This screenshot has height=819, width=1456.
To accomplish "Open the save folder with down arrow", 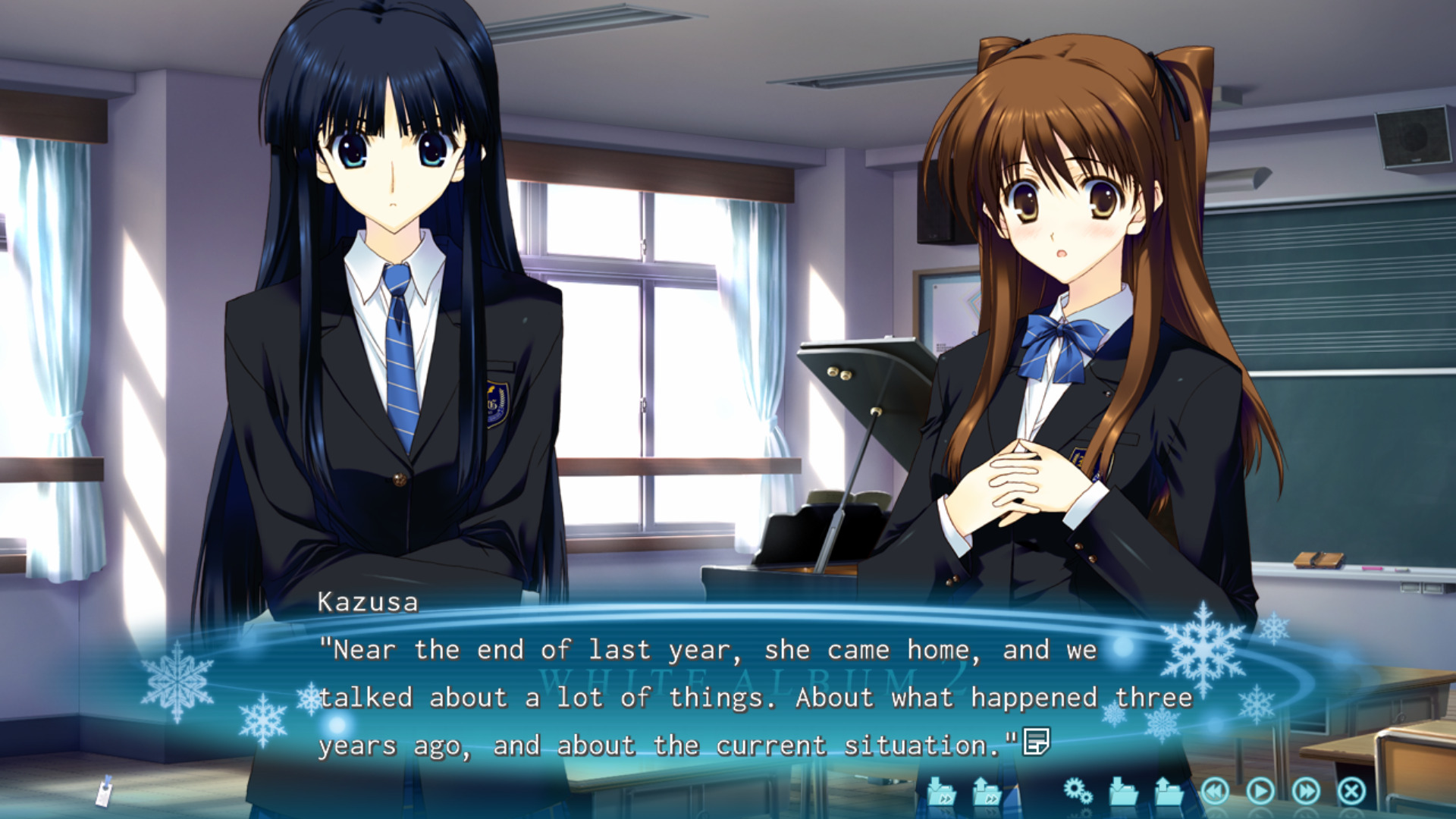I will [1123, 792].
